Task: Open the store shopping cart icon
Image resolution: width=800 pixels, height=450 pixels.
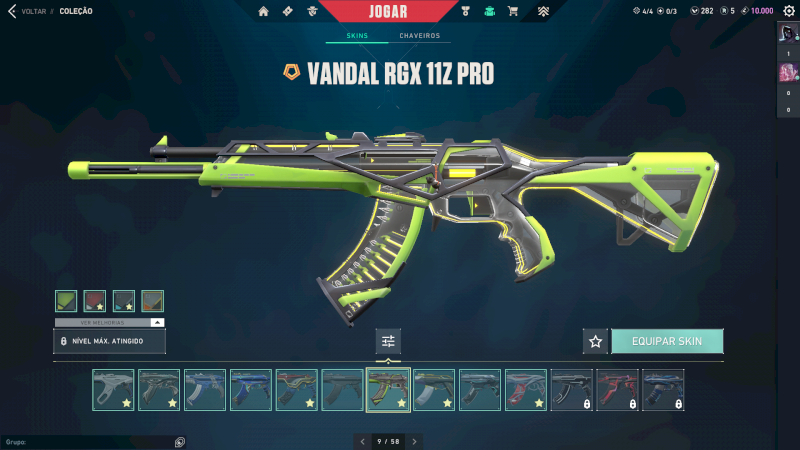Action: 513,11
